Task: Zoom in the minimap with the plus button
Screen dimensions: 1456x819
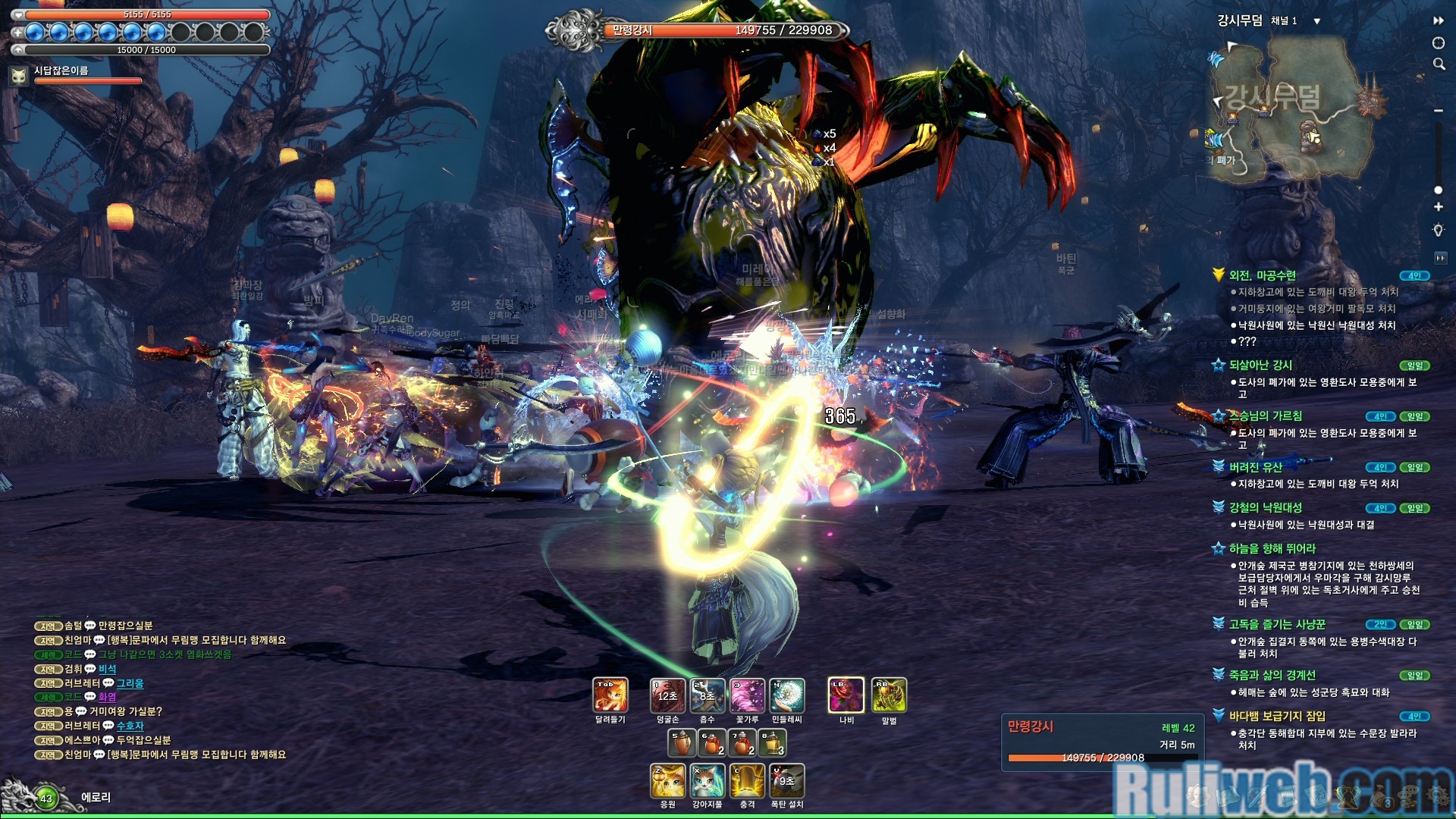Action: 1438,207
